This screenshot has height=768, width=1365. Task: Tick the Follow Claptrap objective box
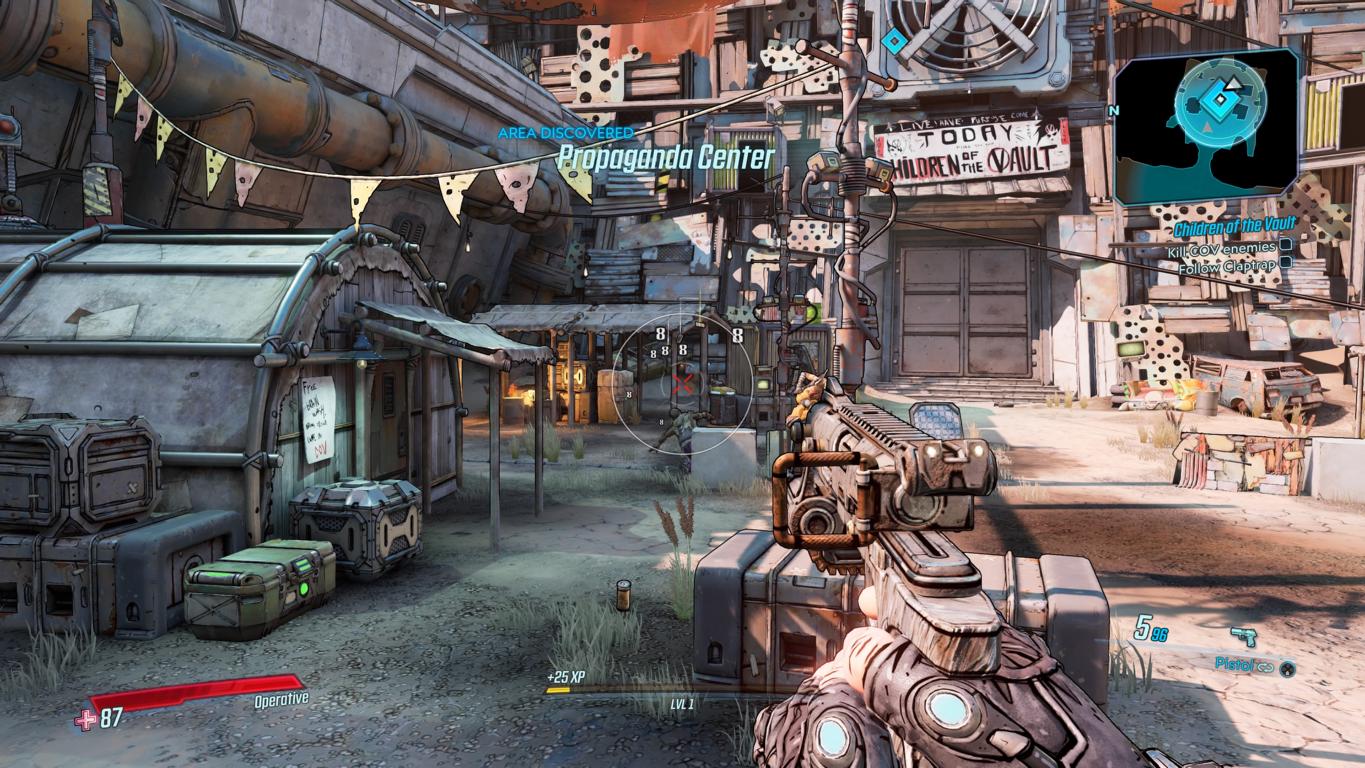pos(1286,263)
